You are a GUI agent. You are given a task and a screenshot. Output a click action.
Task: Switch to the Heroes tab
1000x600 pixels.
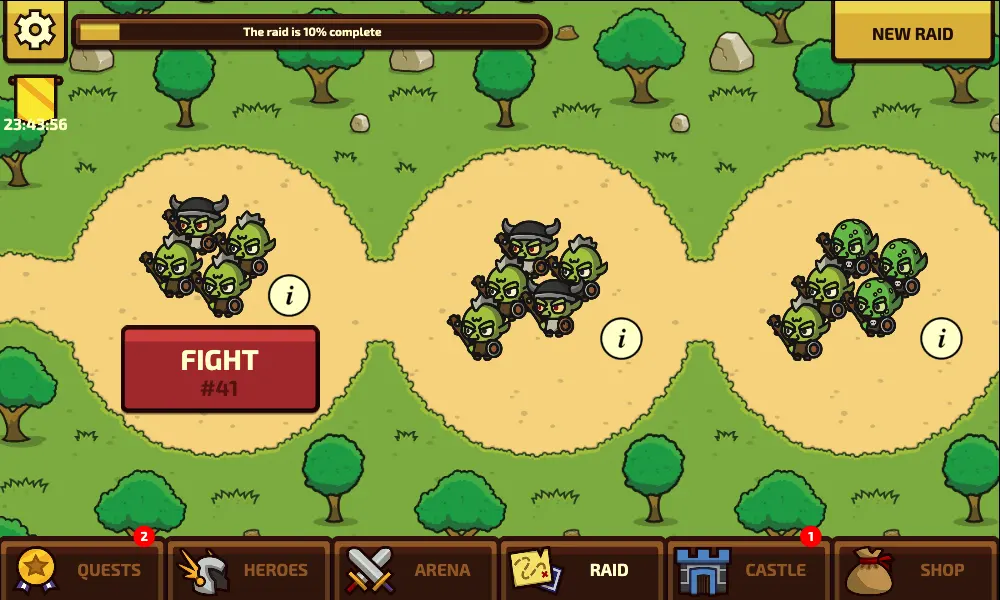pos(248,570)
